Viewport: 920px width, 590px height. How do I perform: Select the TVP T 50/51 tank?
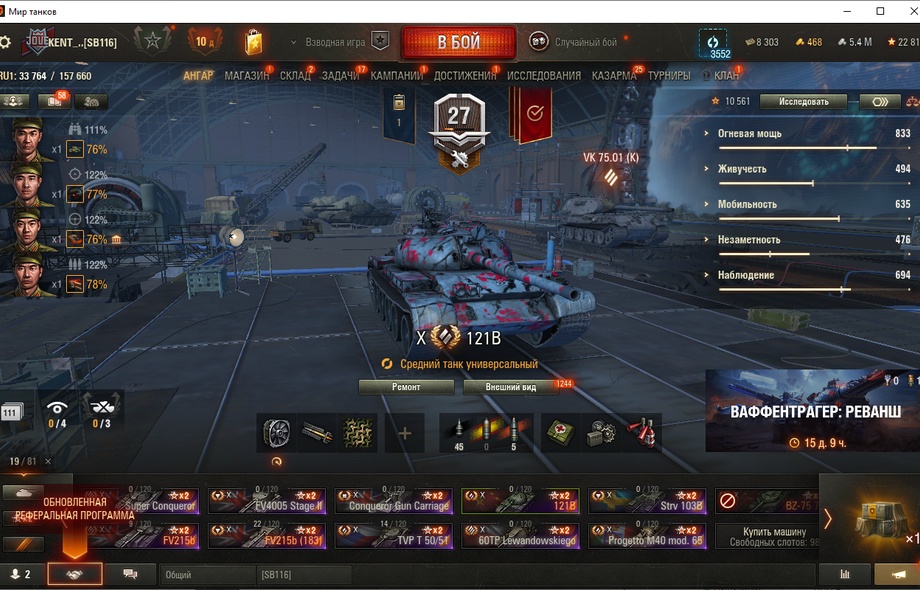393,536
